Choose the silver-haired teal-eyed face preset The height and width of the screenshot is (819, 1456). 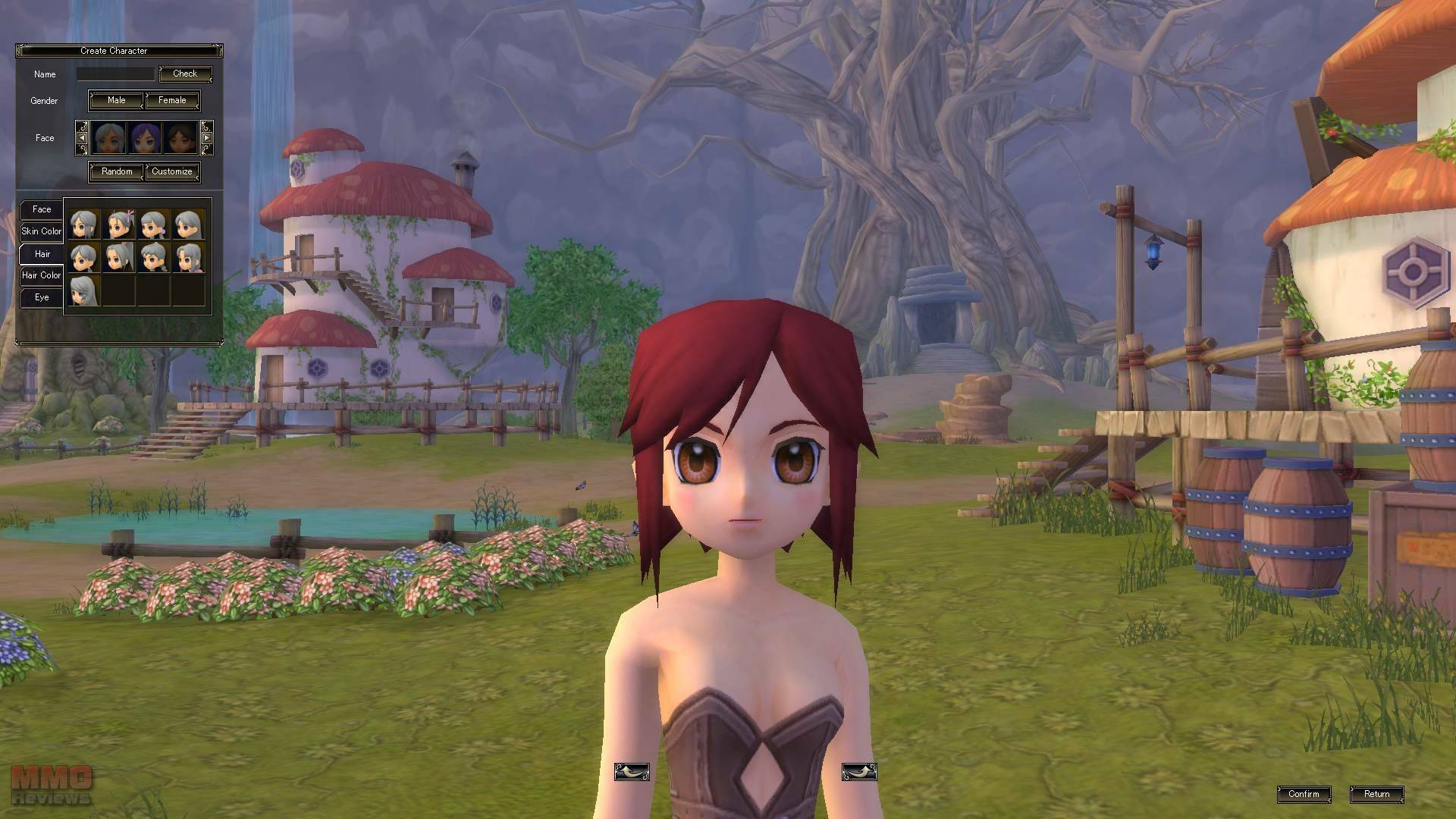[109, 138]
